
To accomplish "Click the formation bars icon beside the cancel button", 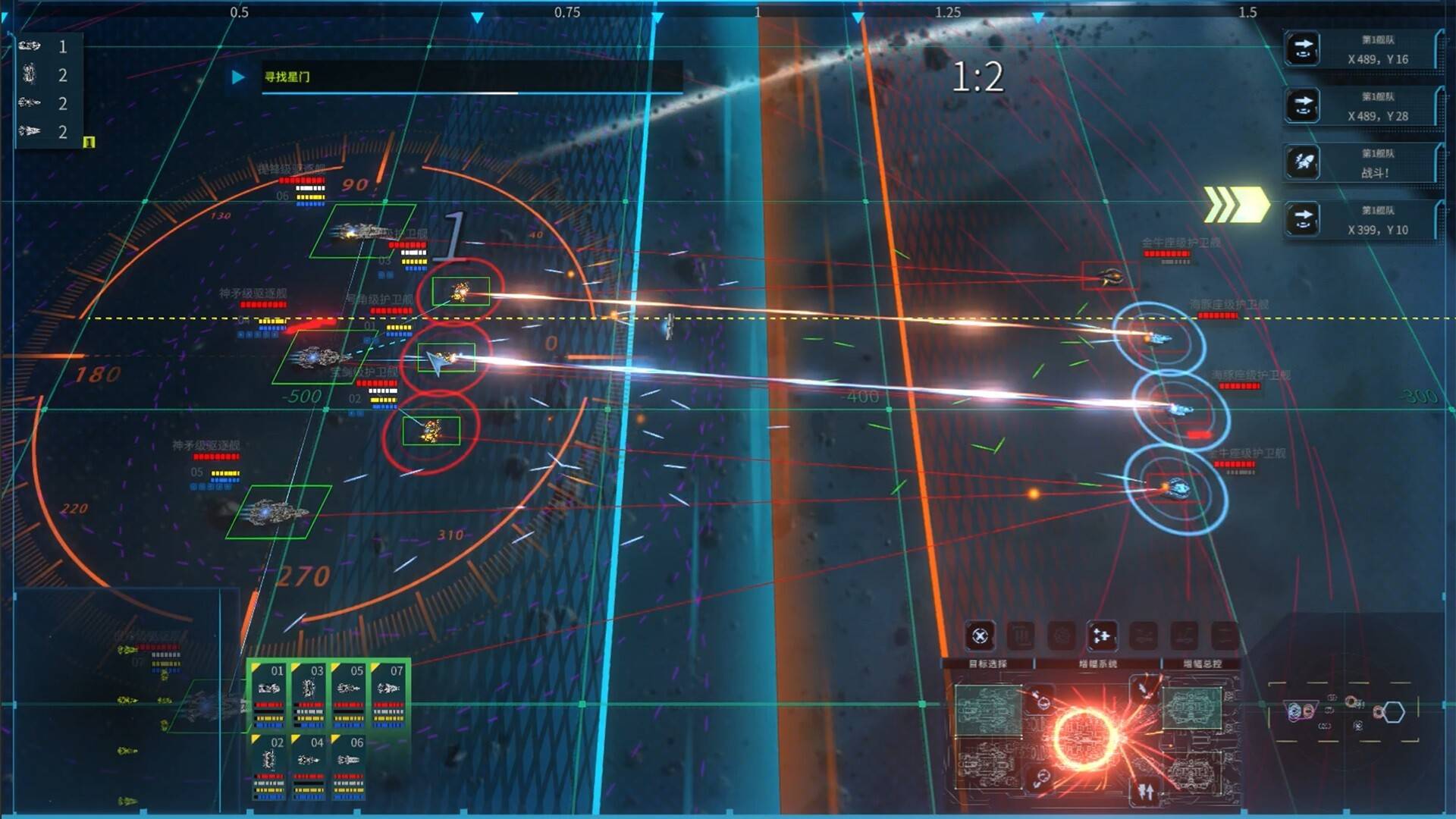I will tap(1022, 636).
